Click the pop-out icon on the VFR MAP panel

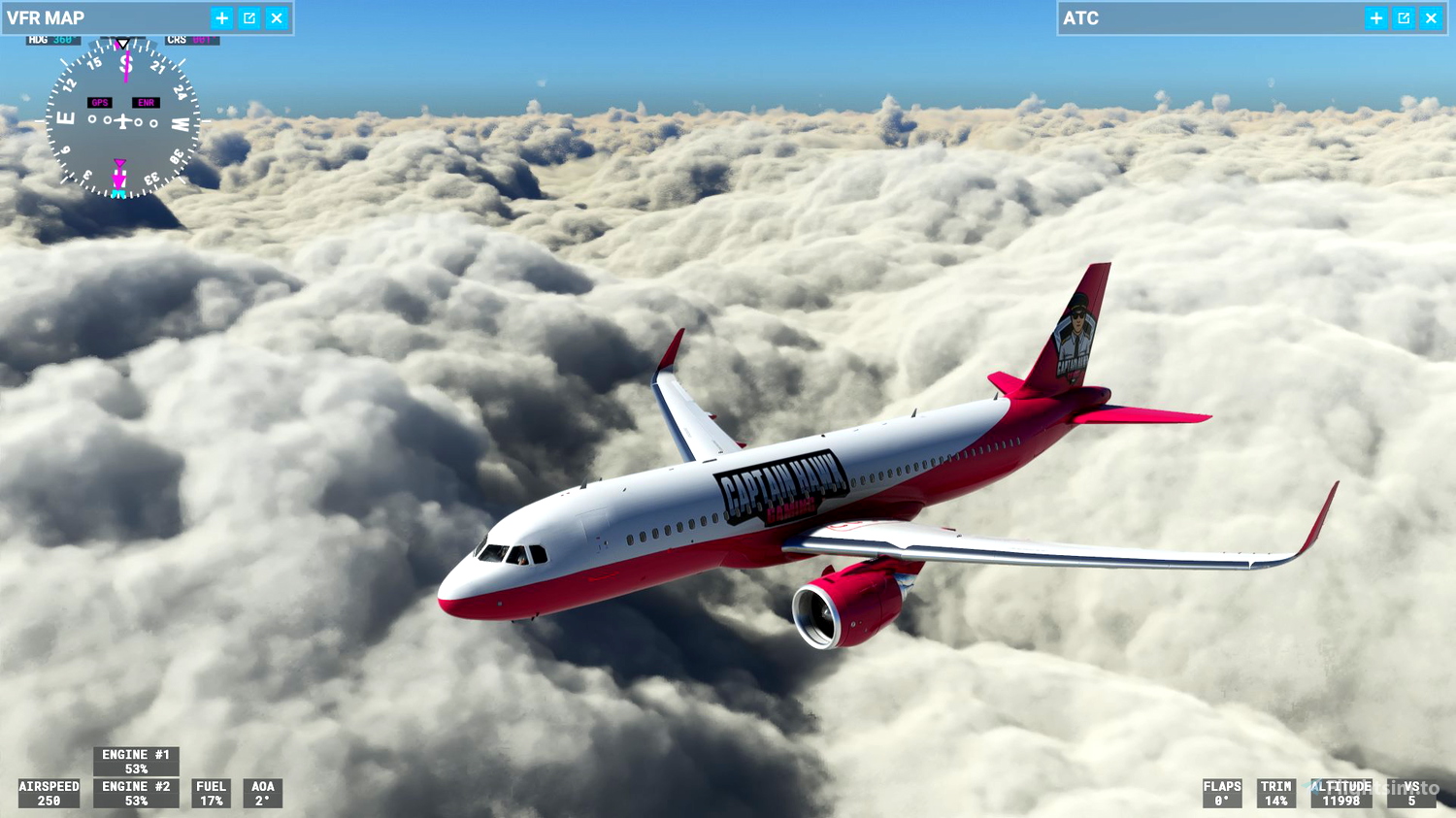click(248, 17)
